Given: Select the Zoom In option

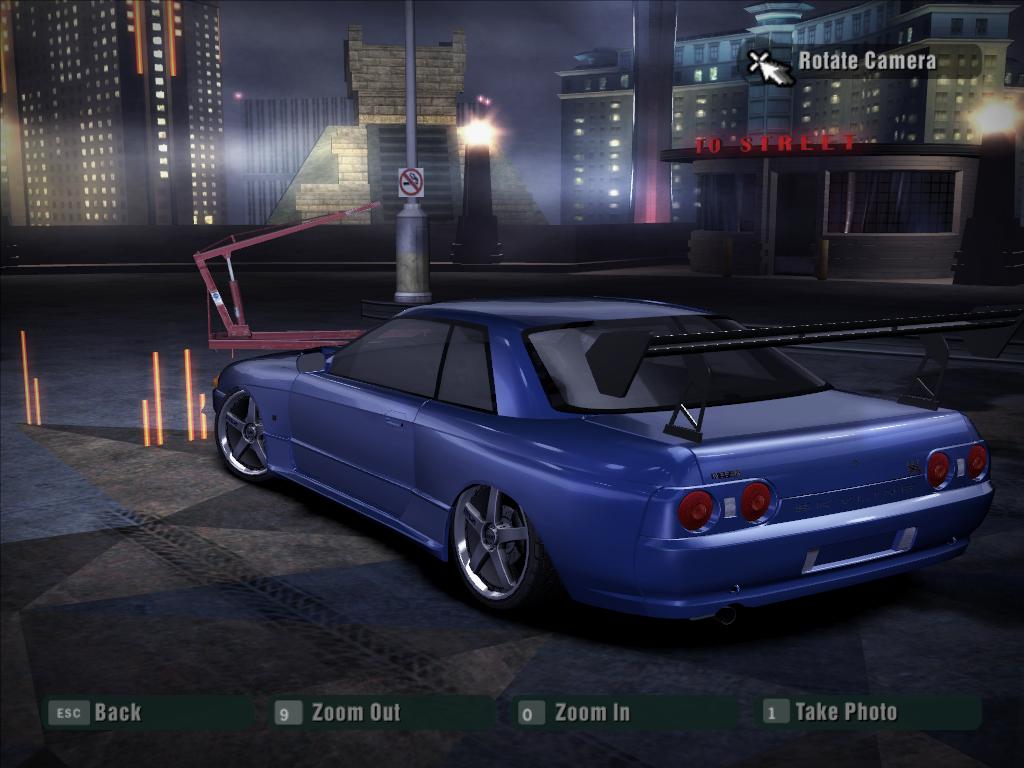Looking at the screenshot, I should (x=592, y=713).
